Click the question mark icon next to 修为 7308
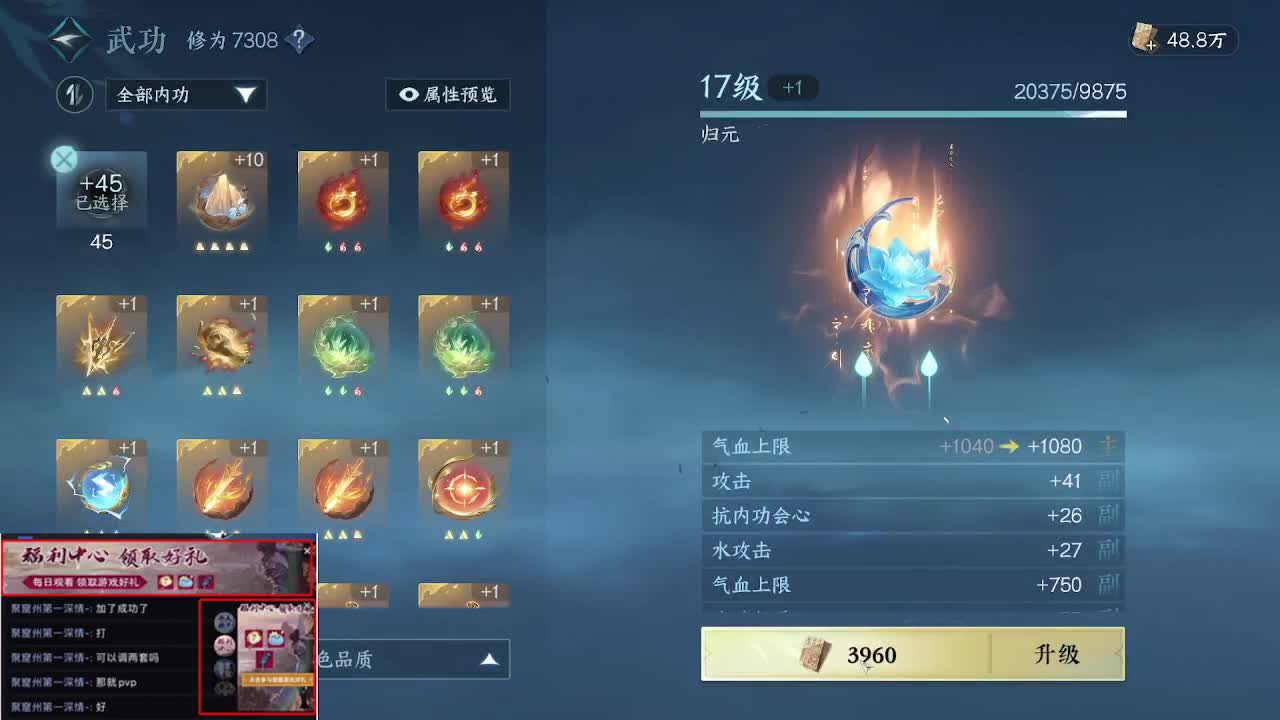The width and height of the screenshot is (1280, 720). 297,39
